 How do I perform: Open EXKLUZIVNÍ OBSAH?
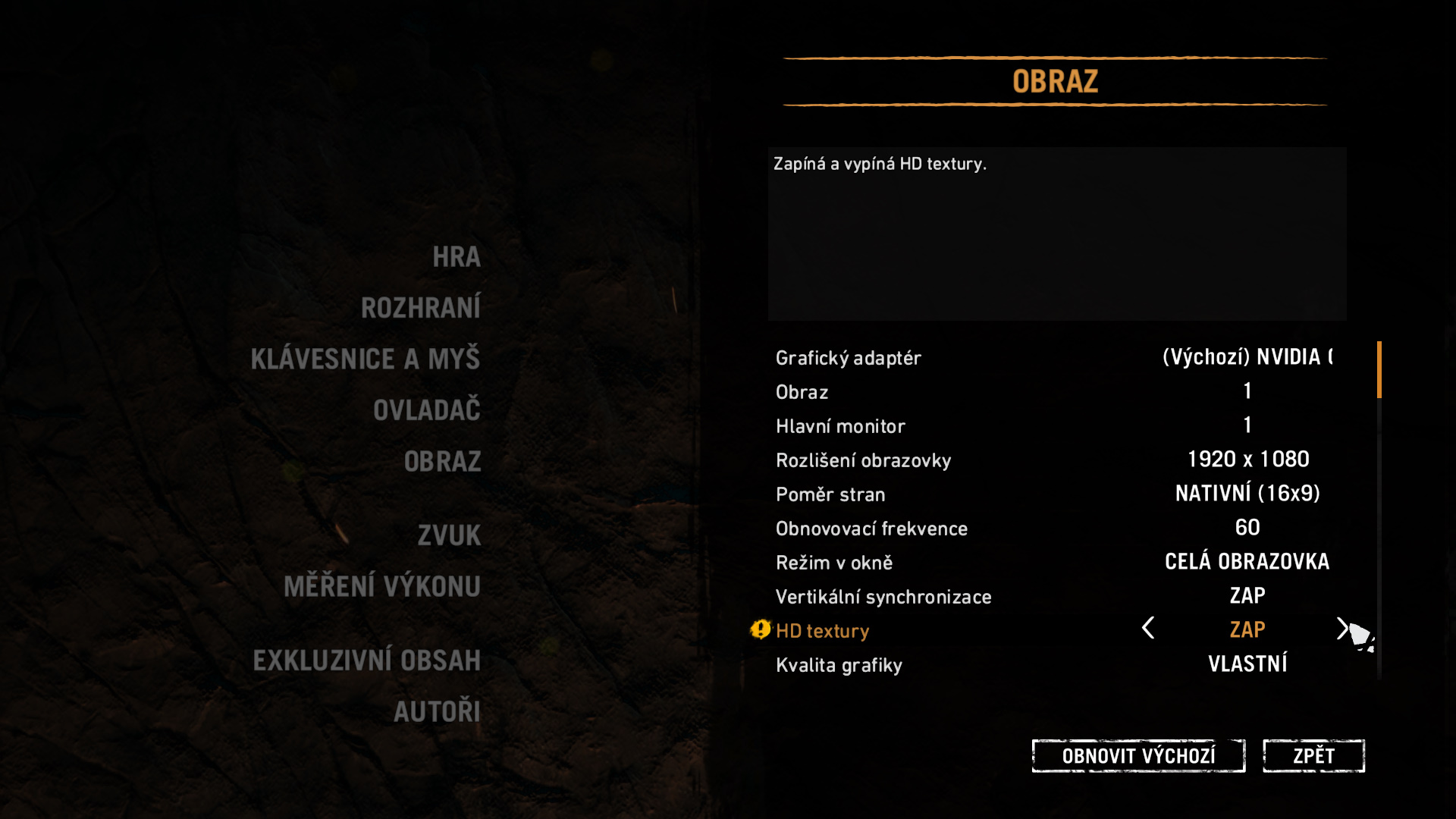(367, 661)
